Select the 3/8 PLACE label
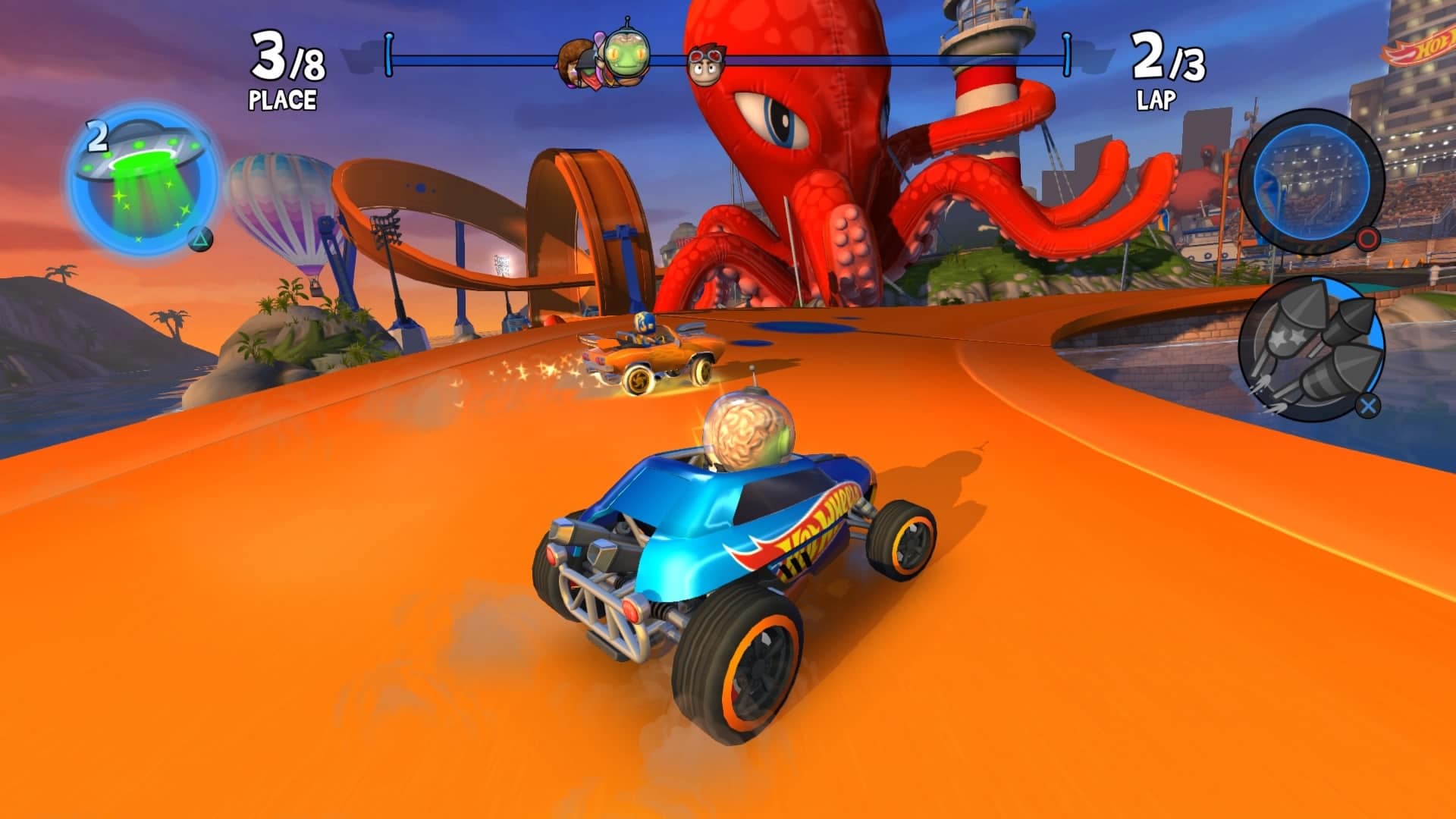Screen dimensions: 1456x819 284,64
